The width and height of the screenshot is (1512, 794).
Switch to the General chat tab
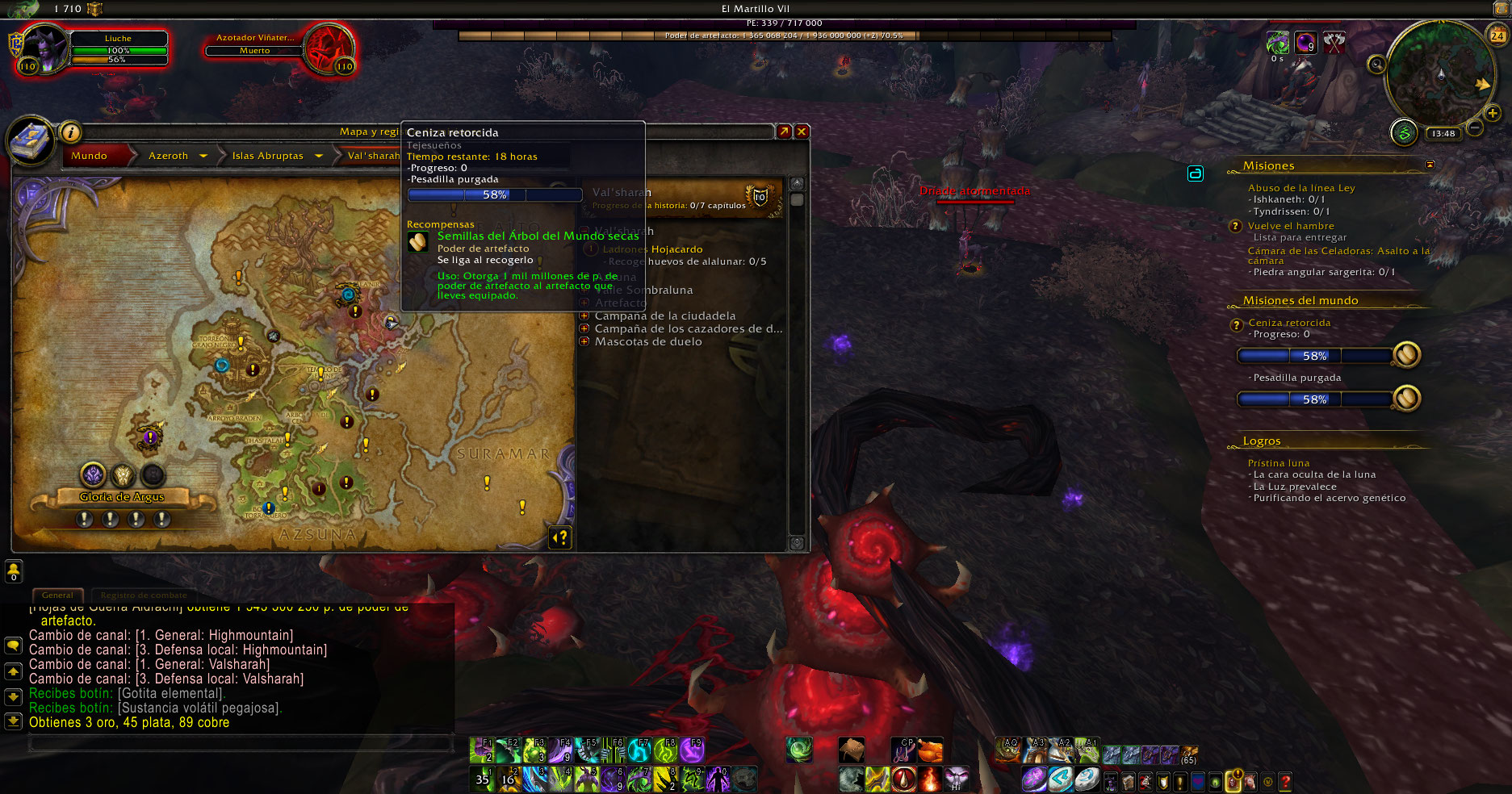point(57,595)
